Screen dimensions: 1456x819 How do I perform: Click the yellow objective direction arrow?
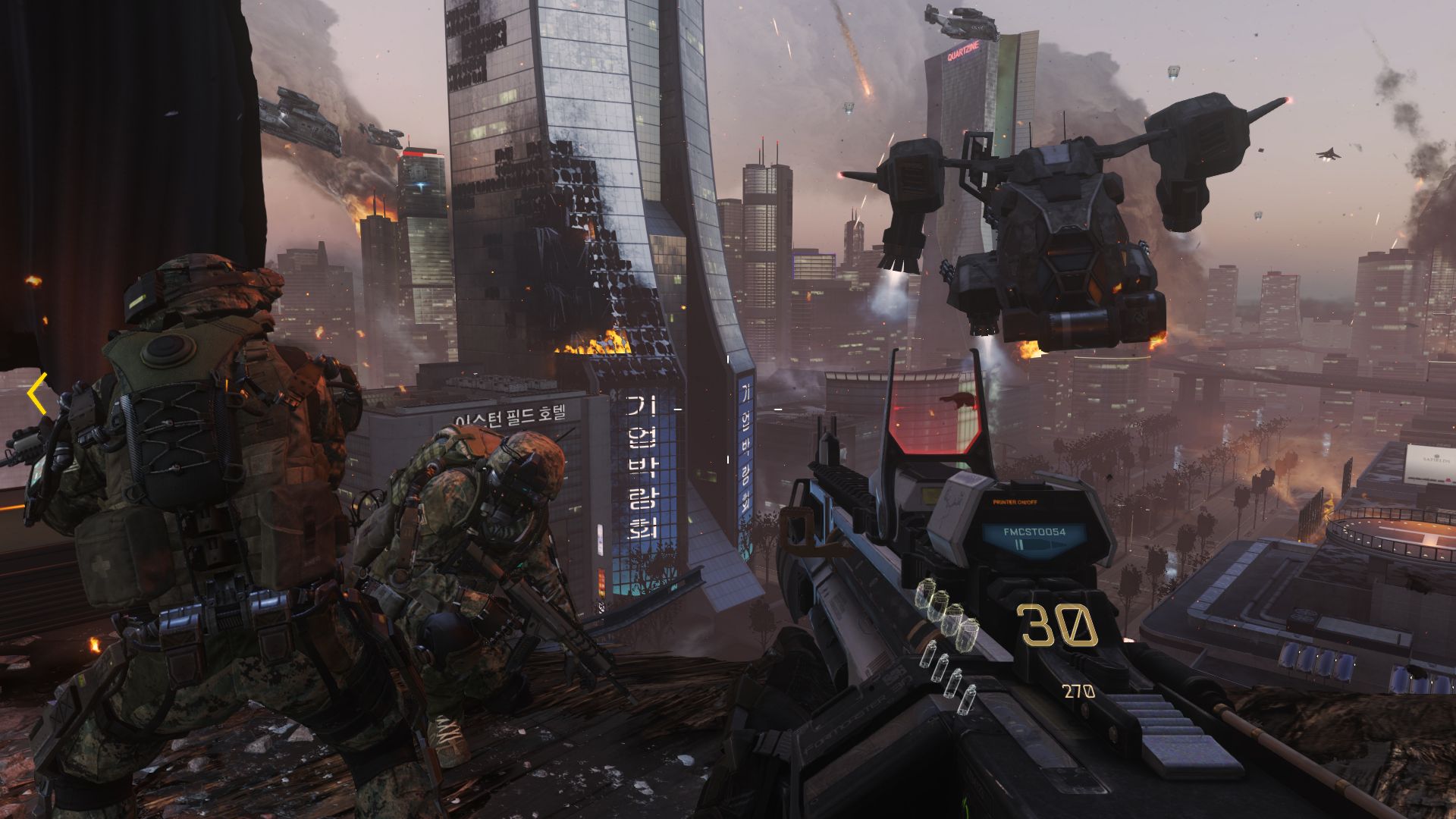click(x=37, y=394)
